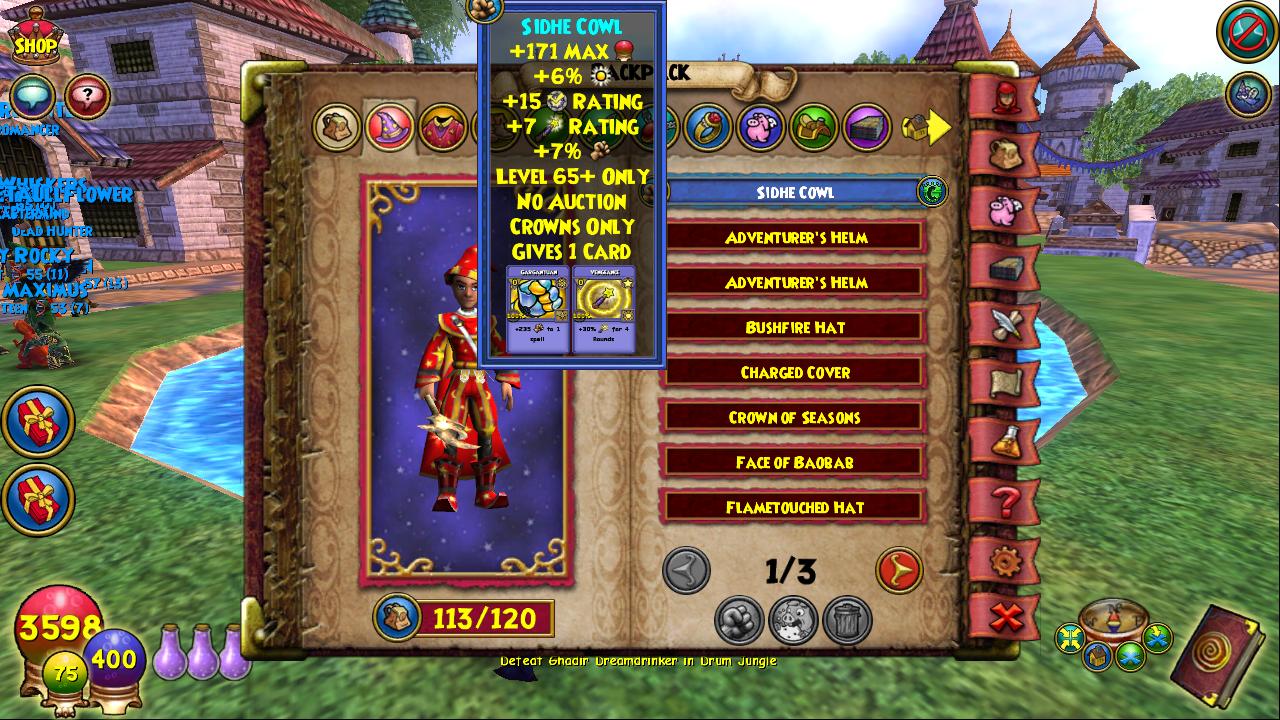The width and height of the screenshot is (1280, 720).
Task: Select the Sidhe Cowl hat entry
Action: 795,193
